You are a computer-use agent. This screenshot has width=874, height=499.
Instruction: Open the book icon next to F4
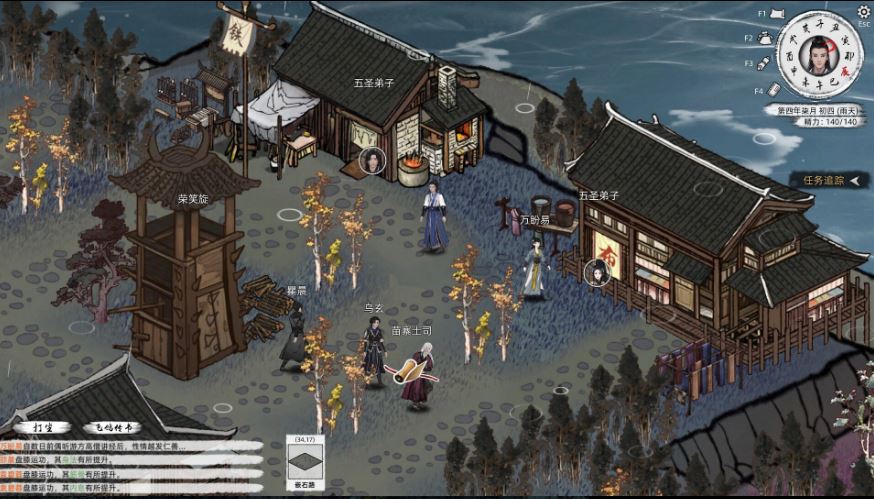[x=774, y=89]
